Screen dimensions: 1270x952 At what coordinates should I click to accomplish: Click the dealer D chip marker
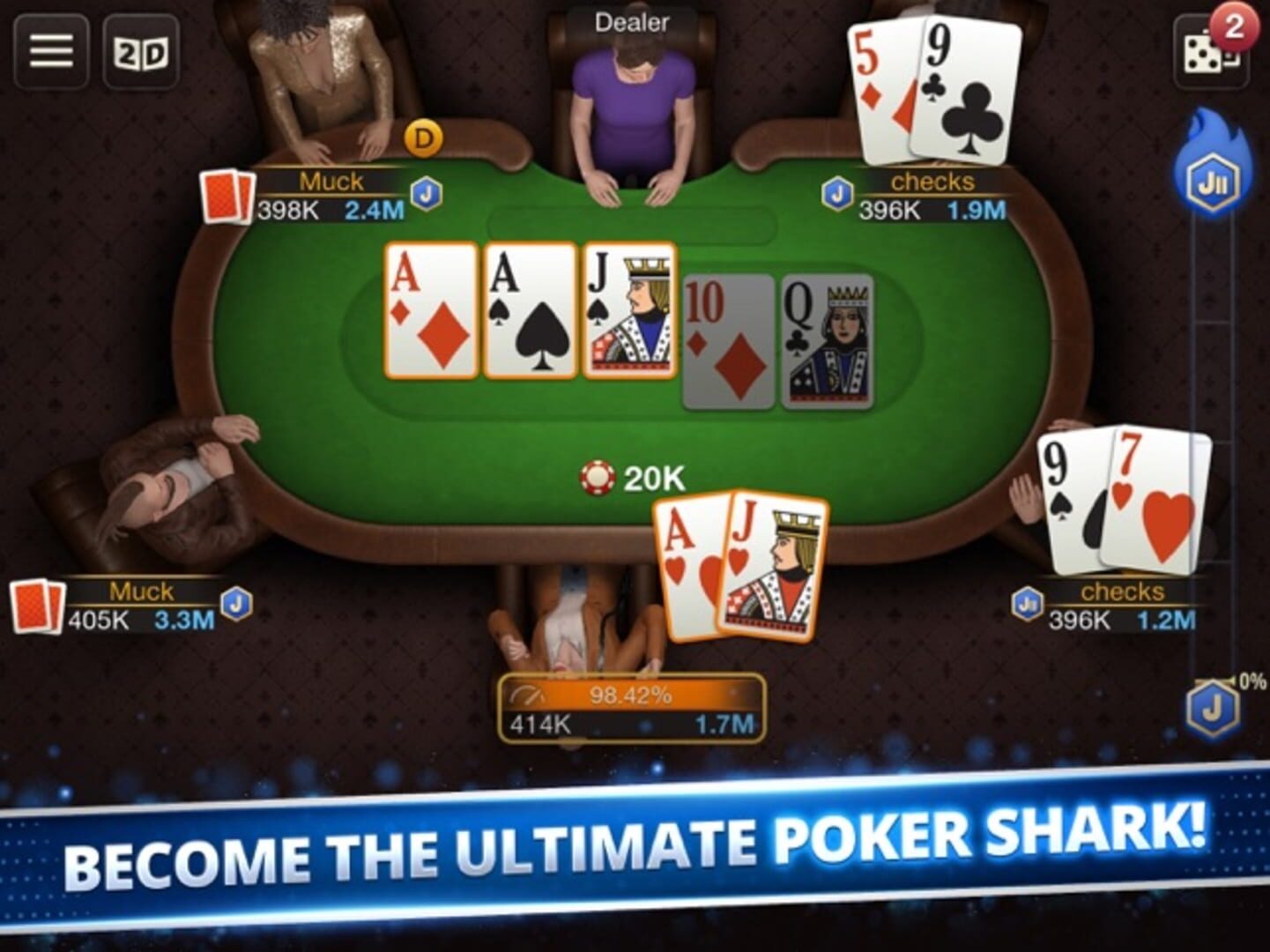tap(425, 138)
